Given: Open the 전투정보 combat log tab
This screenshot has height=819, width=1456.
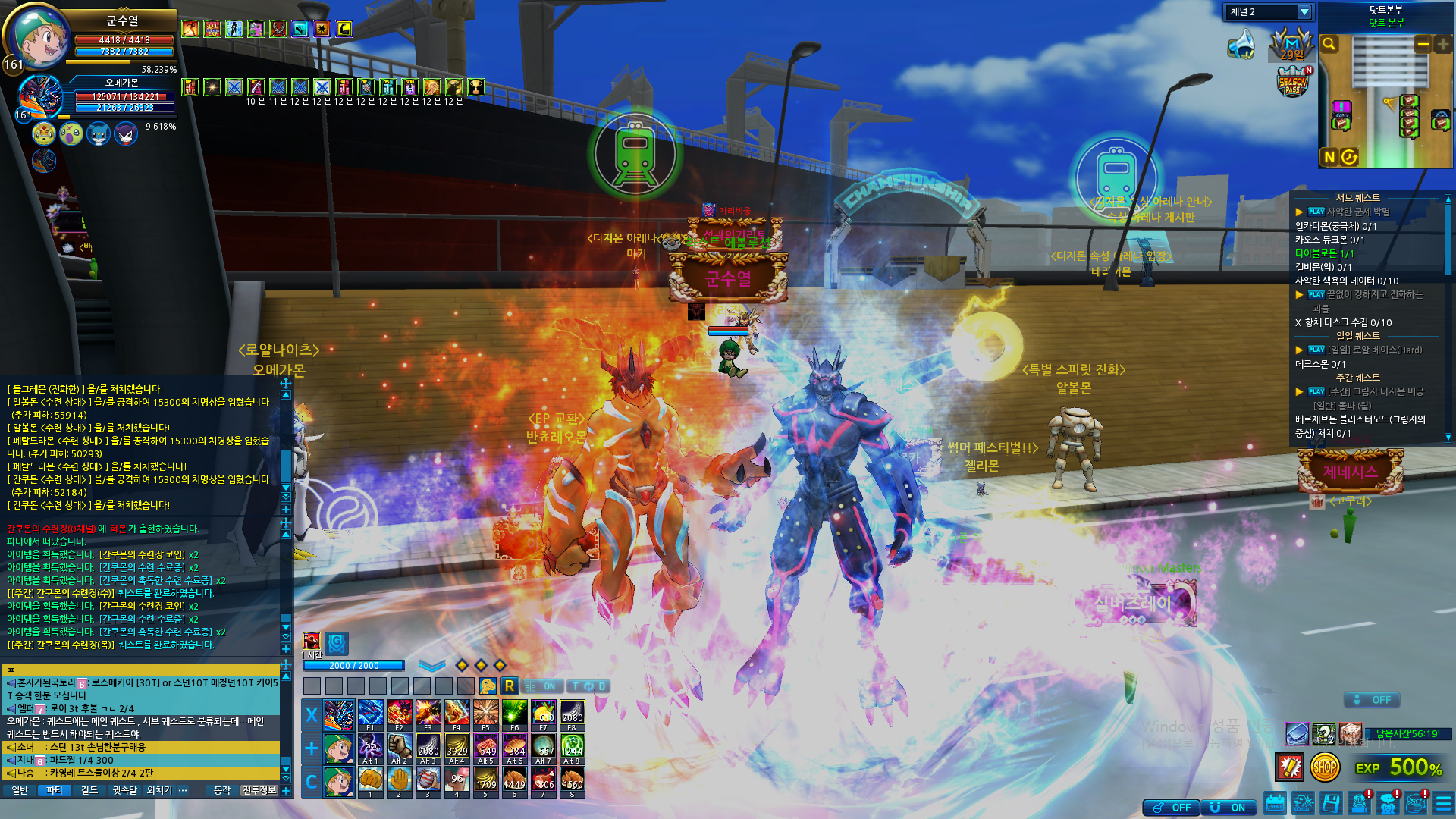Looking at the screenshot, I should pyautogui.click(x=259, y=790).
